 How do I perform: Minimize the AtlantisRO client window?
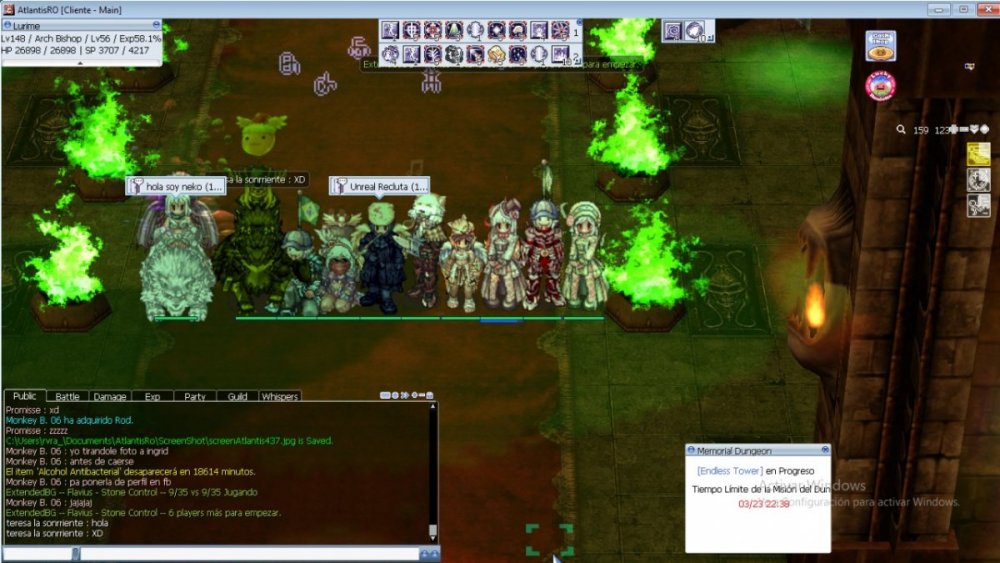pyautogui.click(x=940, y=8)
